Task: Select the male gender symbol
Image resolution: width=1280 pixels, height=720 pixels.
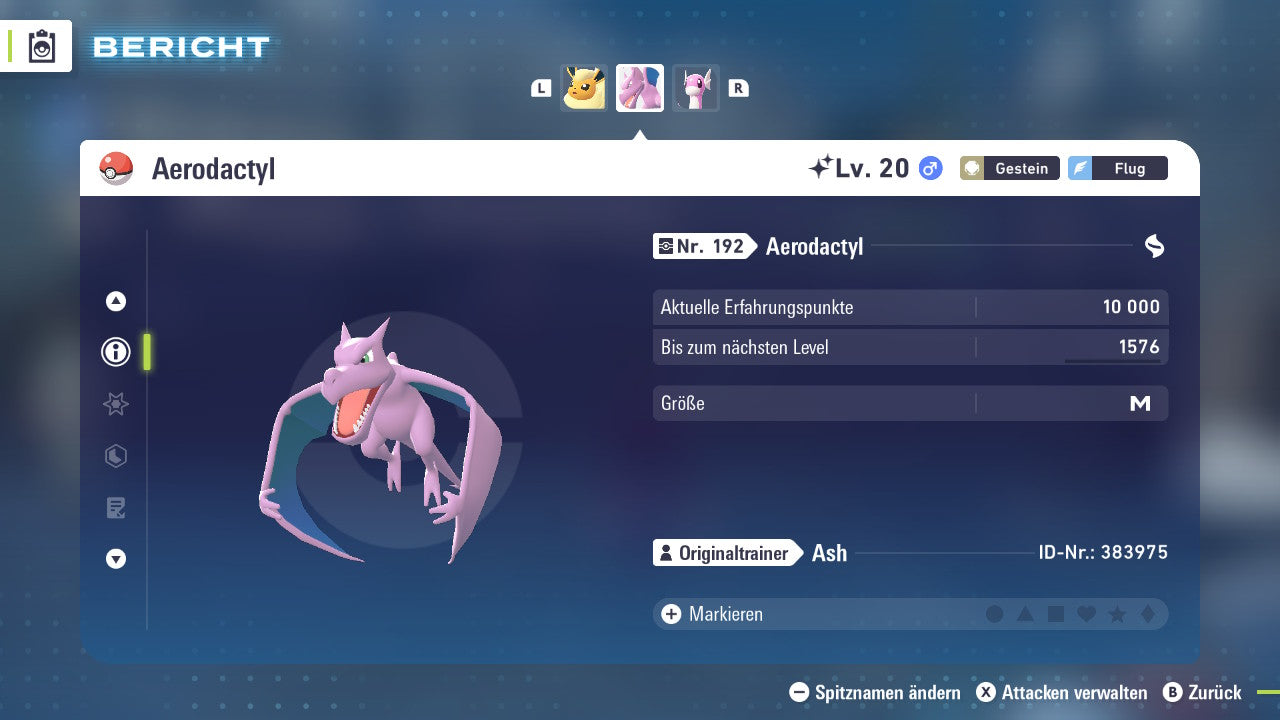Action: [929, 169]
